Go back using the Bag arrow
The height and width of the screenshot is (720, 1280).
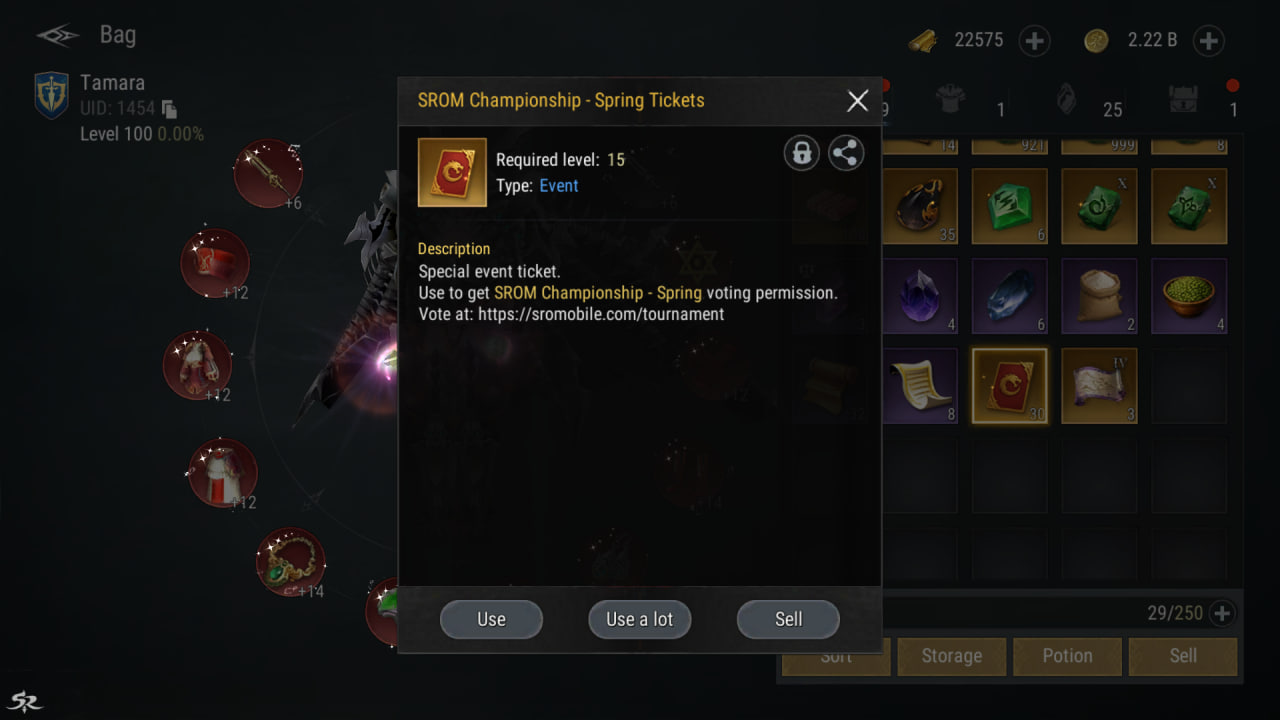[57, 36]
